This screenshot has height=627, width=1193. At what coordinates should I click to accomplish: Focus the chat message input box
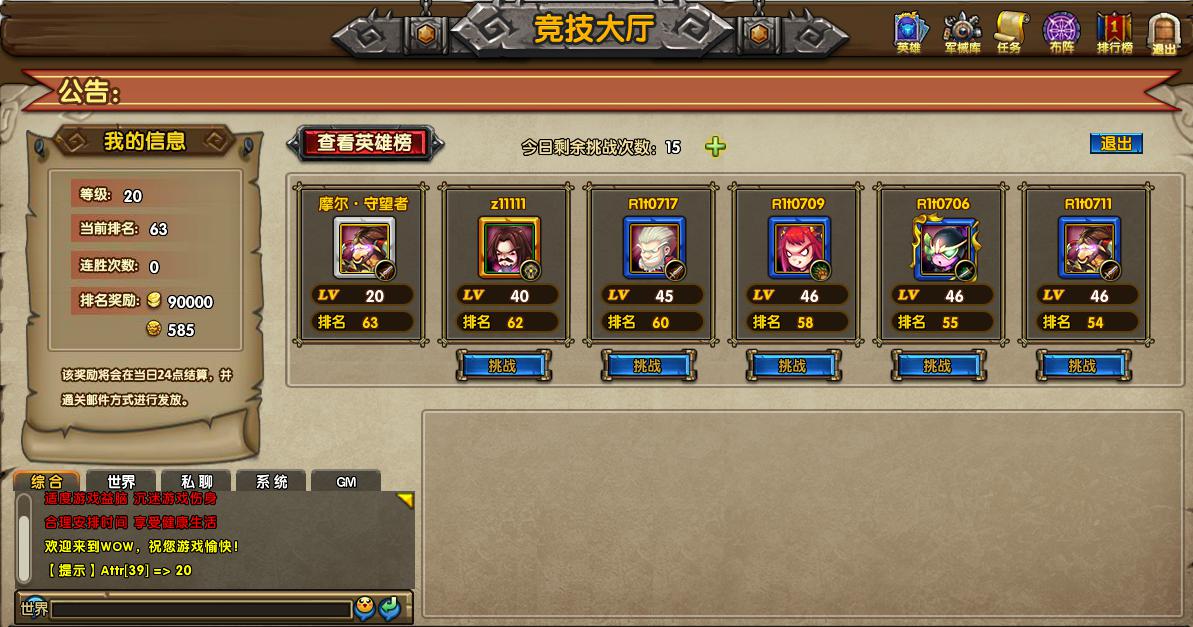pos(200,608)
